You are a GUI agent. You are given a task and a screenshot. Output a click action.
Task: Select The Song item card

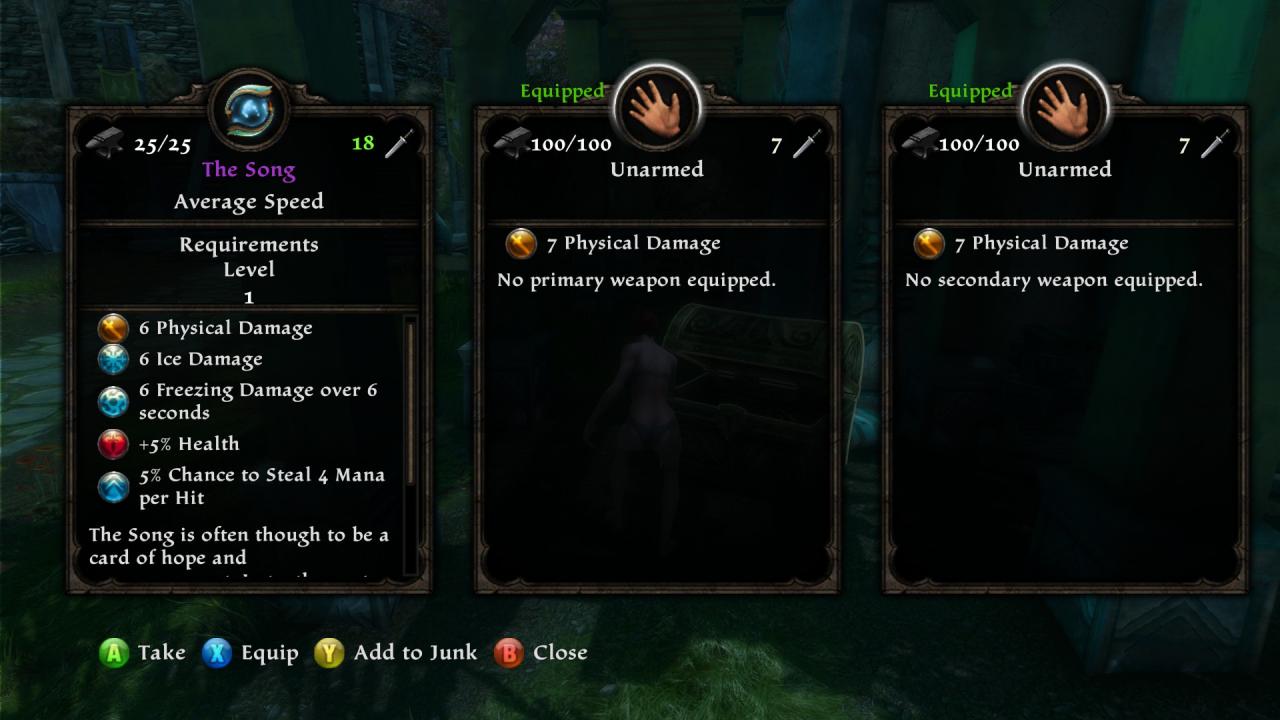[249, 350]
